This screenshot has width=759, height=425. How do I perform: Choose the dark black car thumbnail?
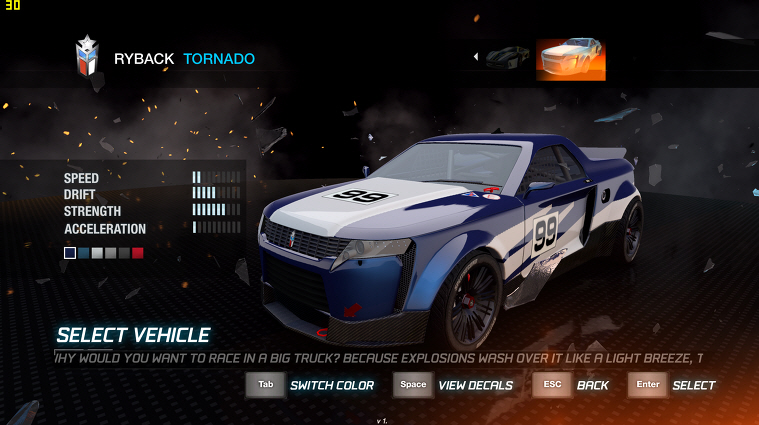(x=508, y=57)
